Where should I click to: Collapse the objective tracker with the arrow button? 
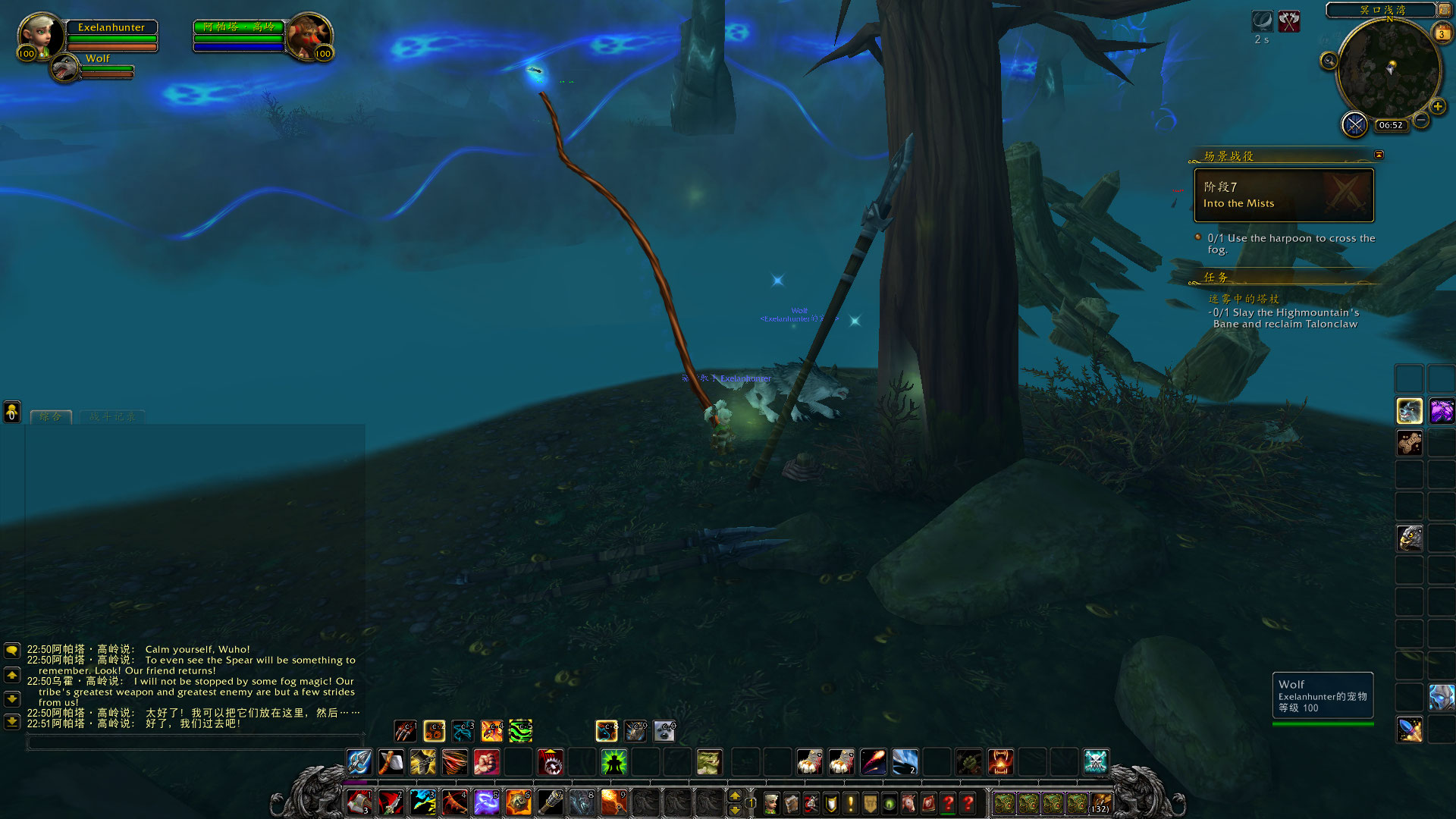[x=1379, y=155]
